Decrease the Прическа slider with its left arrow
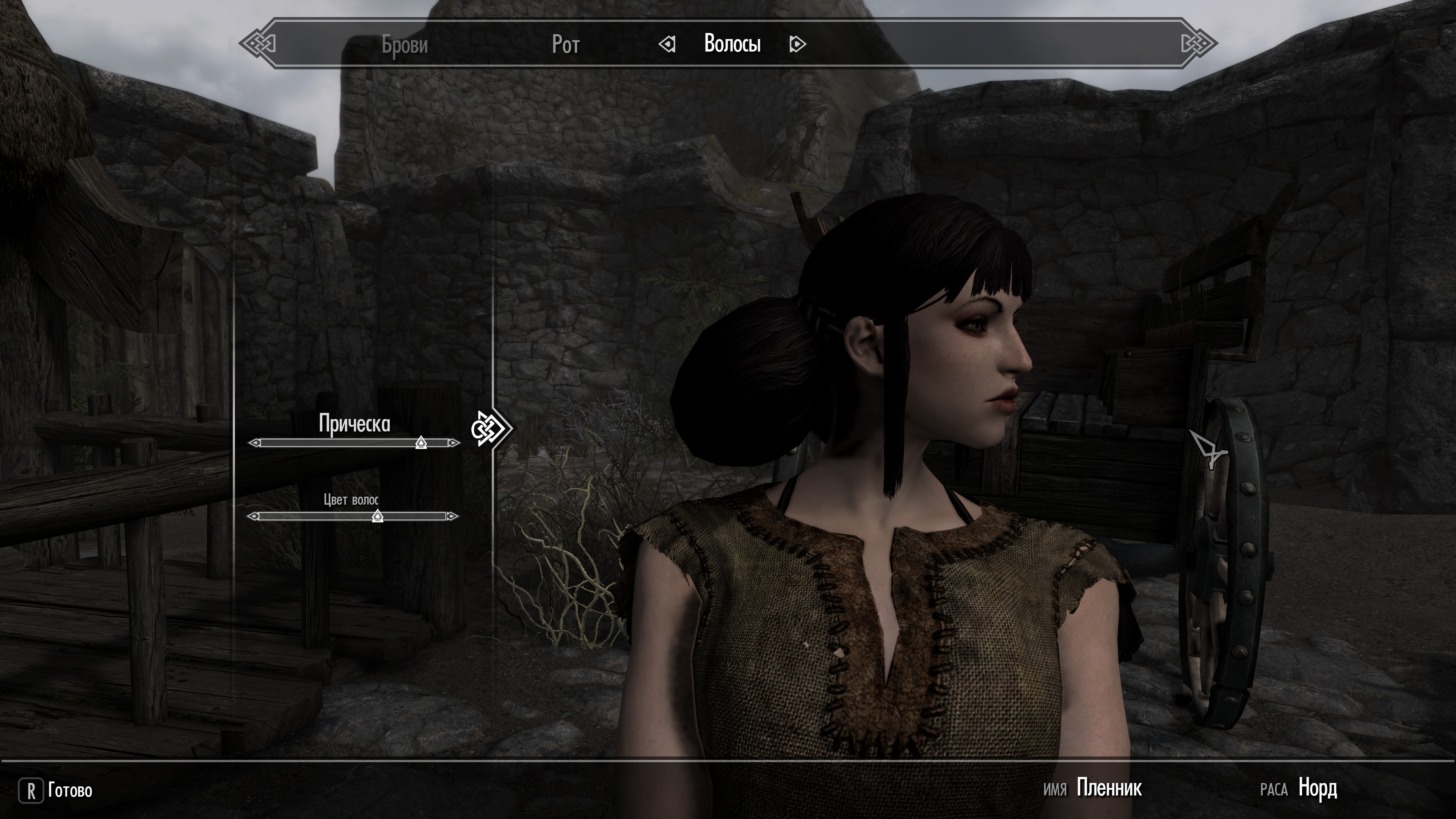This screenshot has width=1456, height=819. coord(255,443)
